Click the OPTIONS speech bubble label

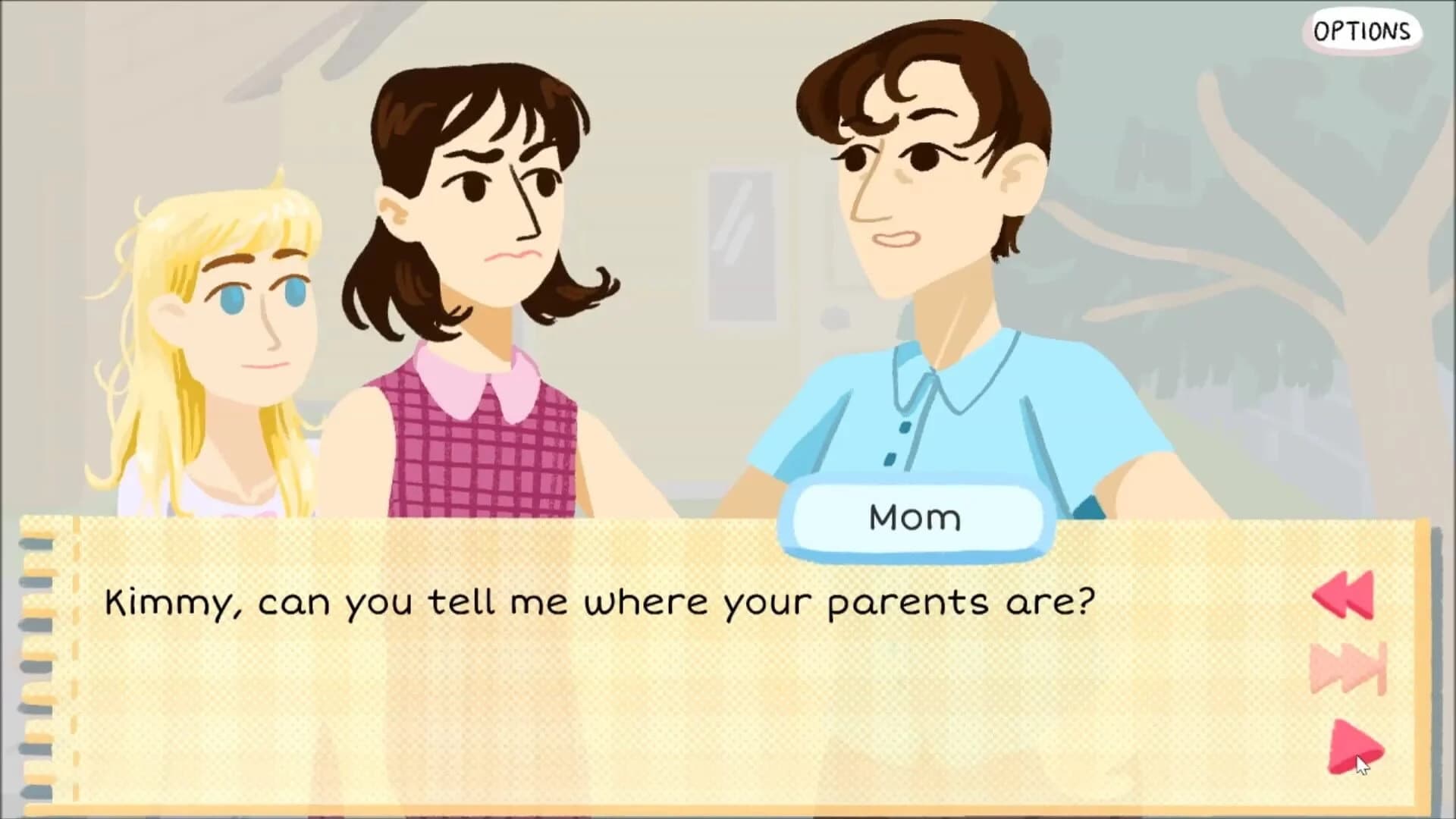pos(1365,30)
